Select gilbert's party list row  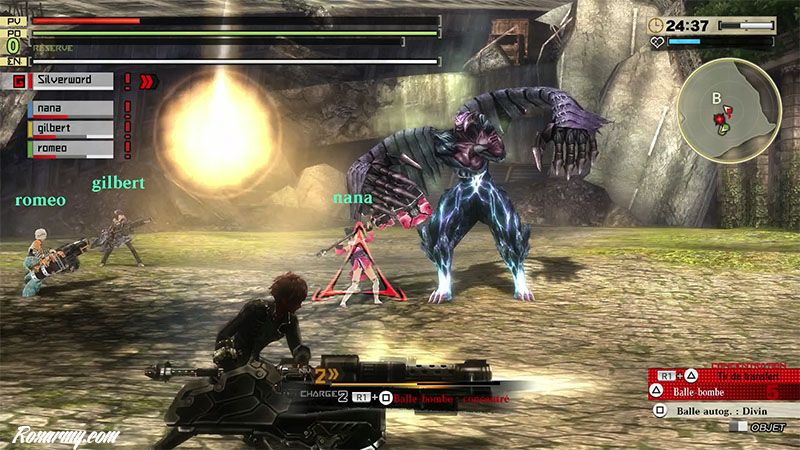pyautogui.click(x=70, y=128)
